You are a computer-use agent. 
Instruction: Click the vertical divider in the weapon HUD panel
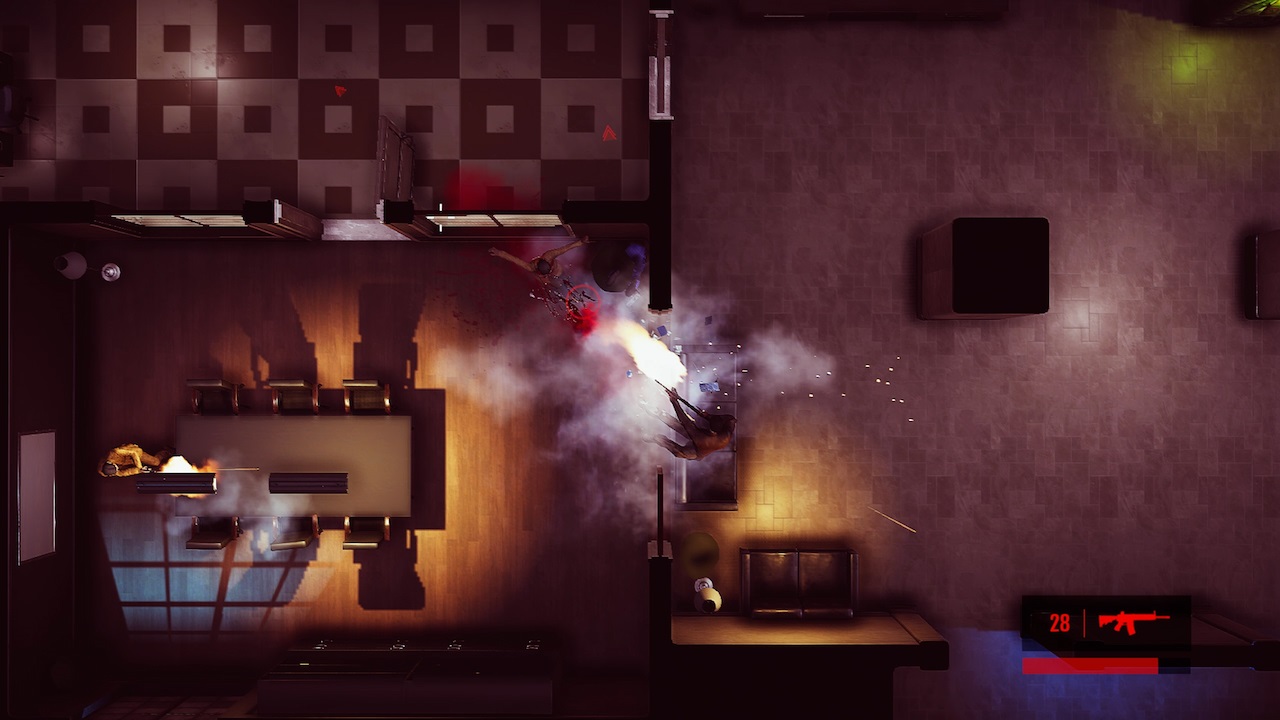1085,622
